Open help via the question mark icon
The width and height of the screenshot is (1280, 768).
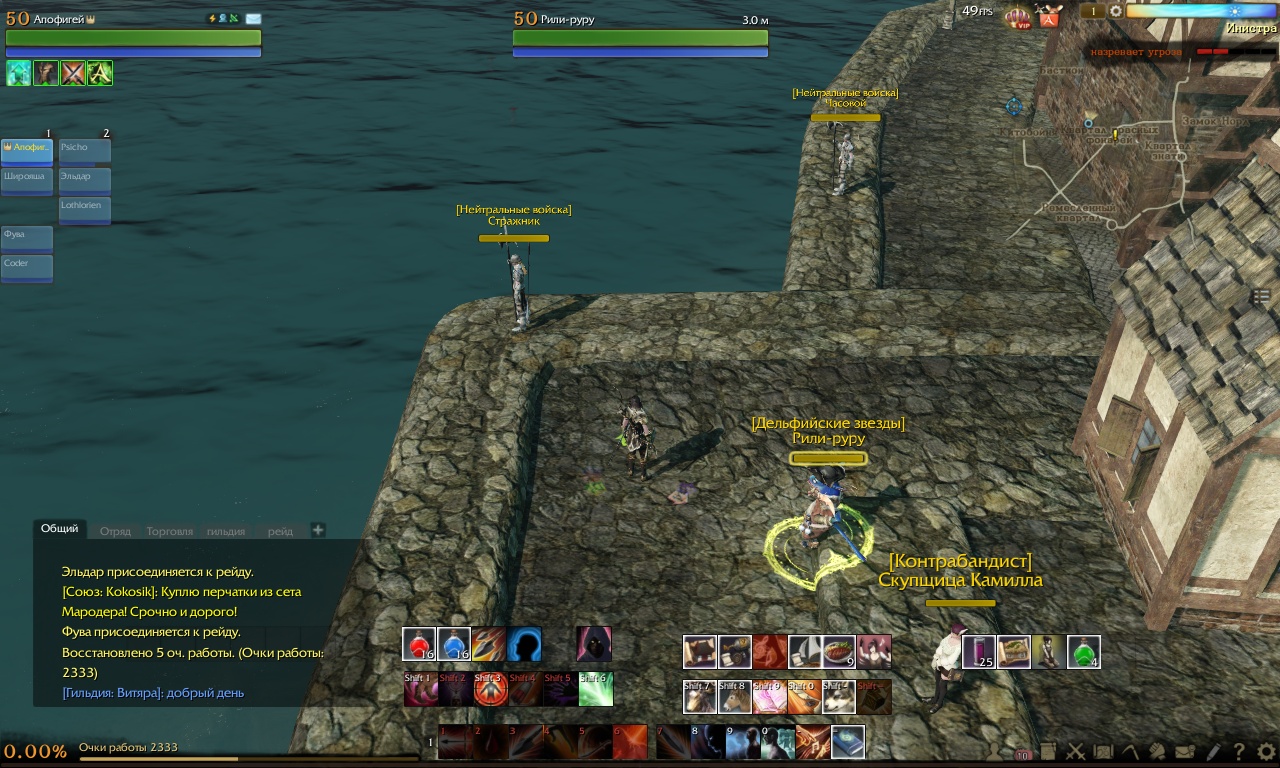click(x=1239, y=751)
